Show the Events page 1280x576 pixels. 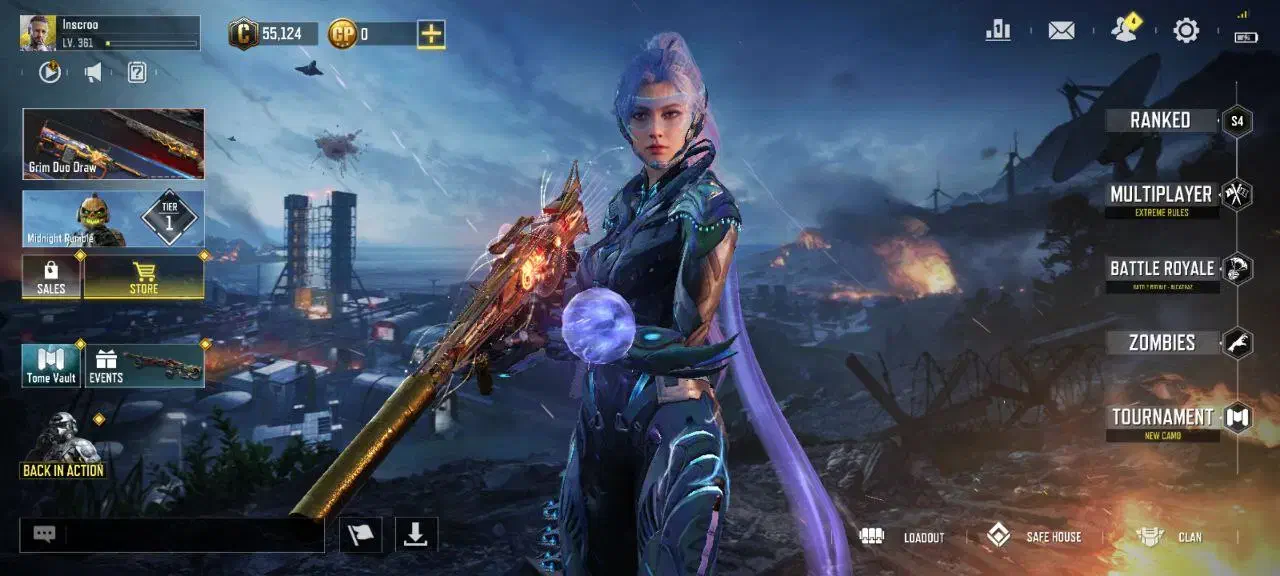click(145, 366)
